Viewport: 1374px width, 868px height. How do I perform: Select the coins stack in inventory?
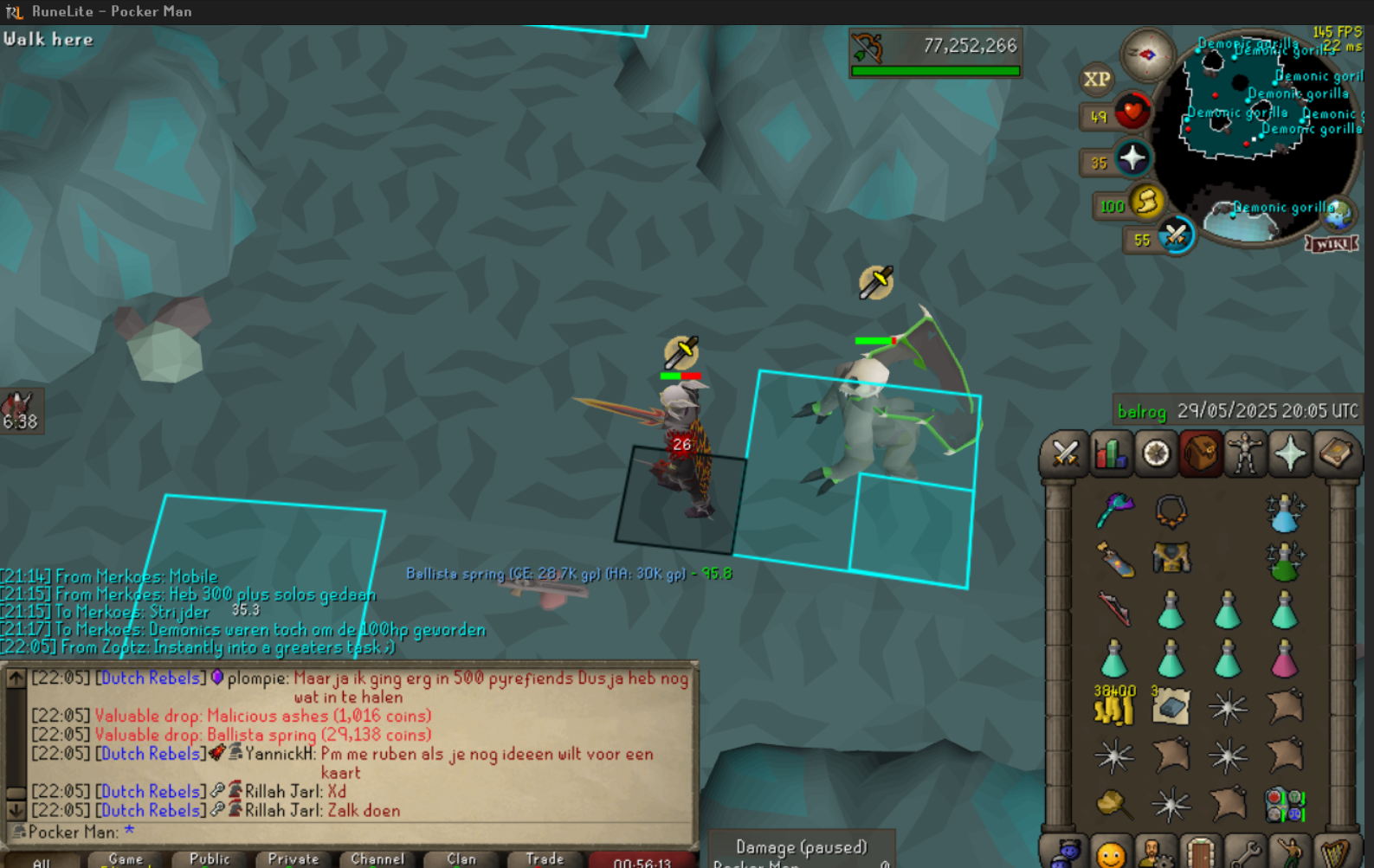tap(1114, 708)
